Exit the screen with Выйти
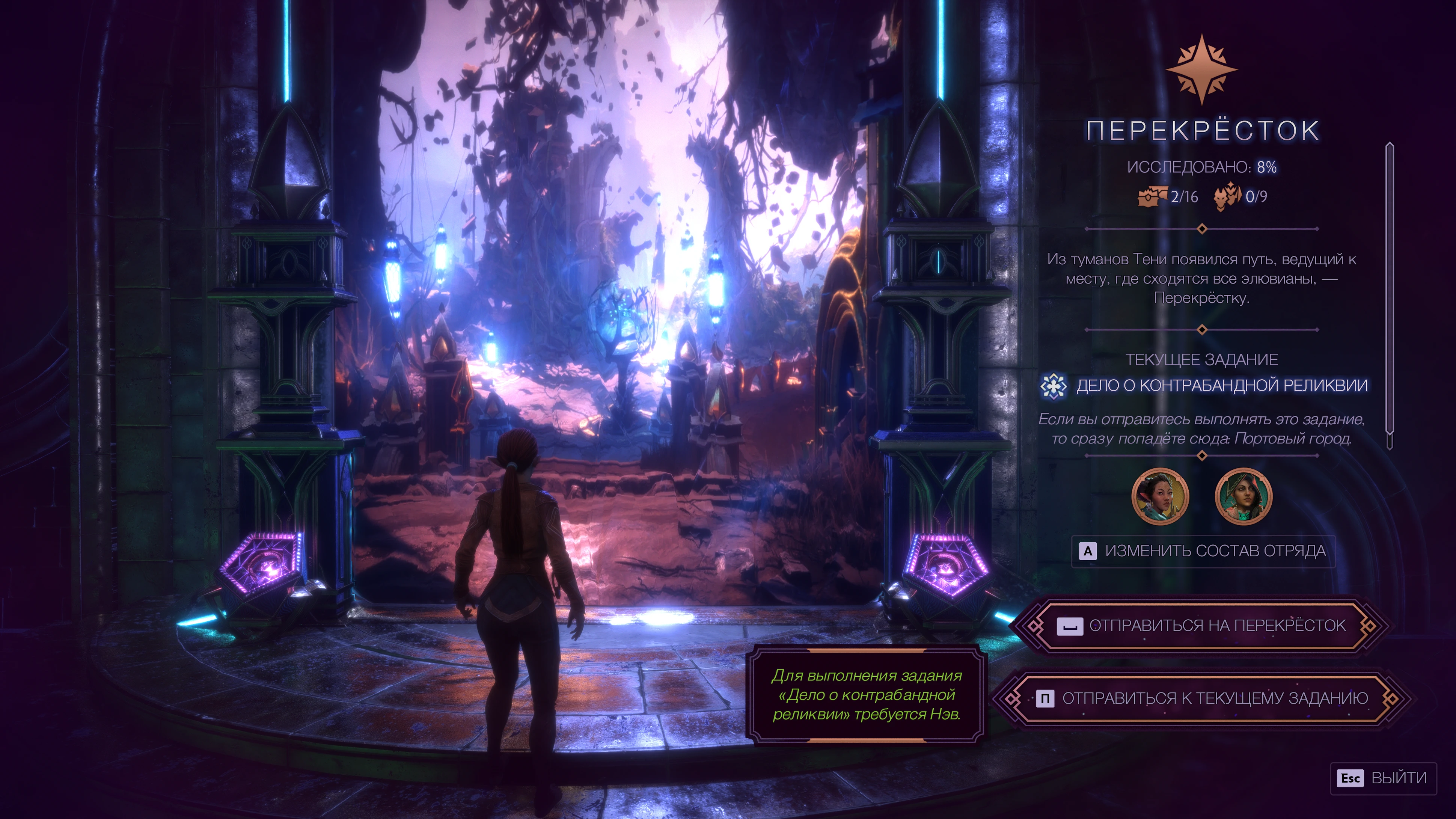The width and height of the screenshot is (1456, 819). pyautogui.click(x=1382, y=778)
